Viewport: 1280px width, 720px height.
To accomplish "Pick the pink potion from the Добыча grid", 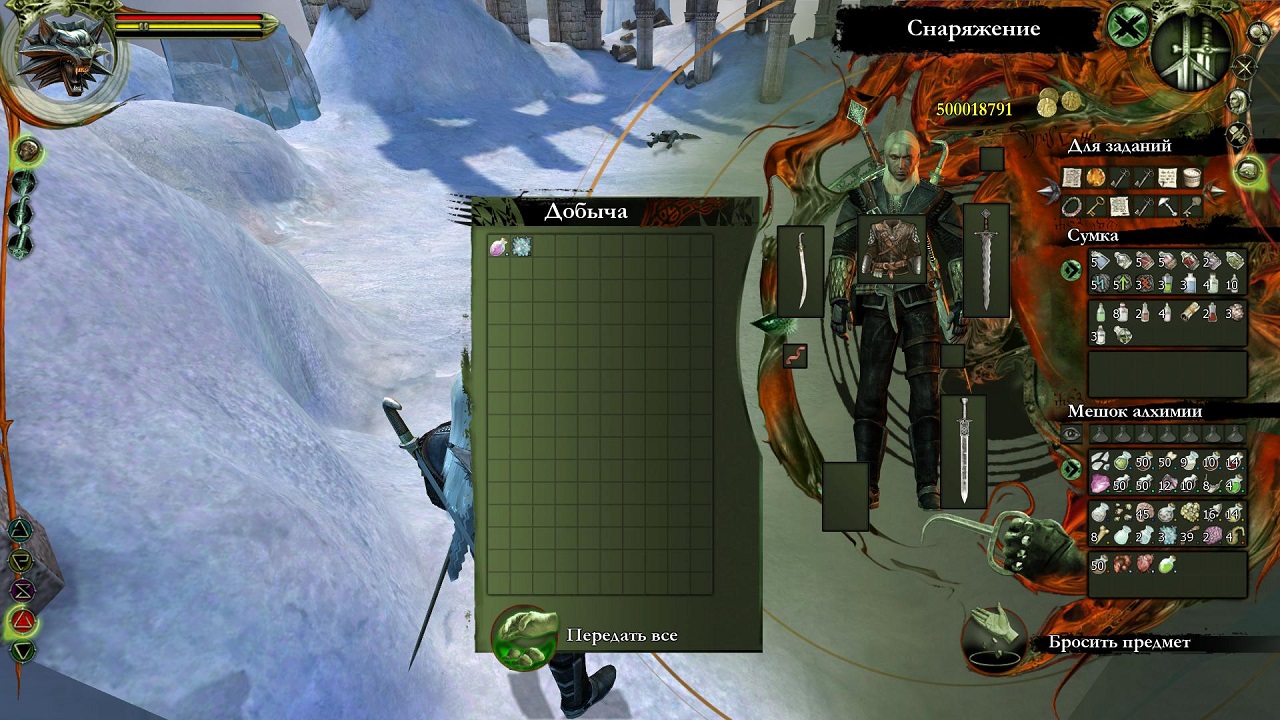I will [498, 246].
